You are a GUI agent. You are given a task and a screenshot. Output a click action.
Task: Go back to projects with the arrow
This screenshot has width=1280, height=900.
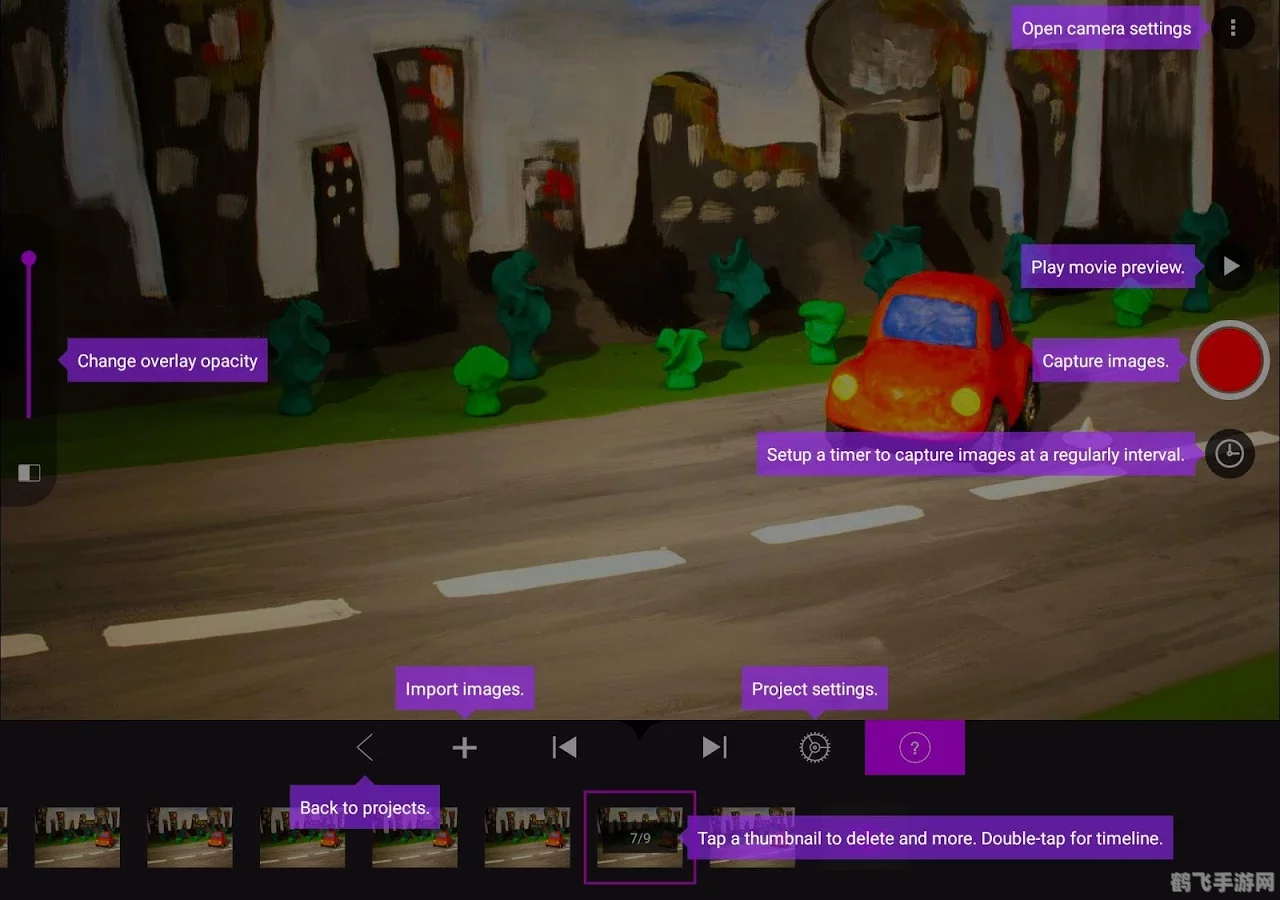[x=365, y=747]
